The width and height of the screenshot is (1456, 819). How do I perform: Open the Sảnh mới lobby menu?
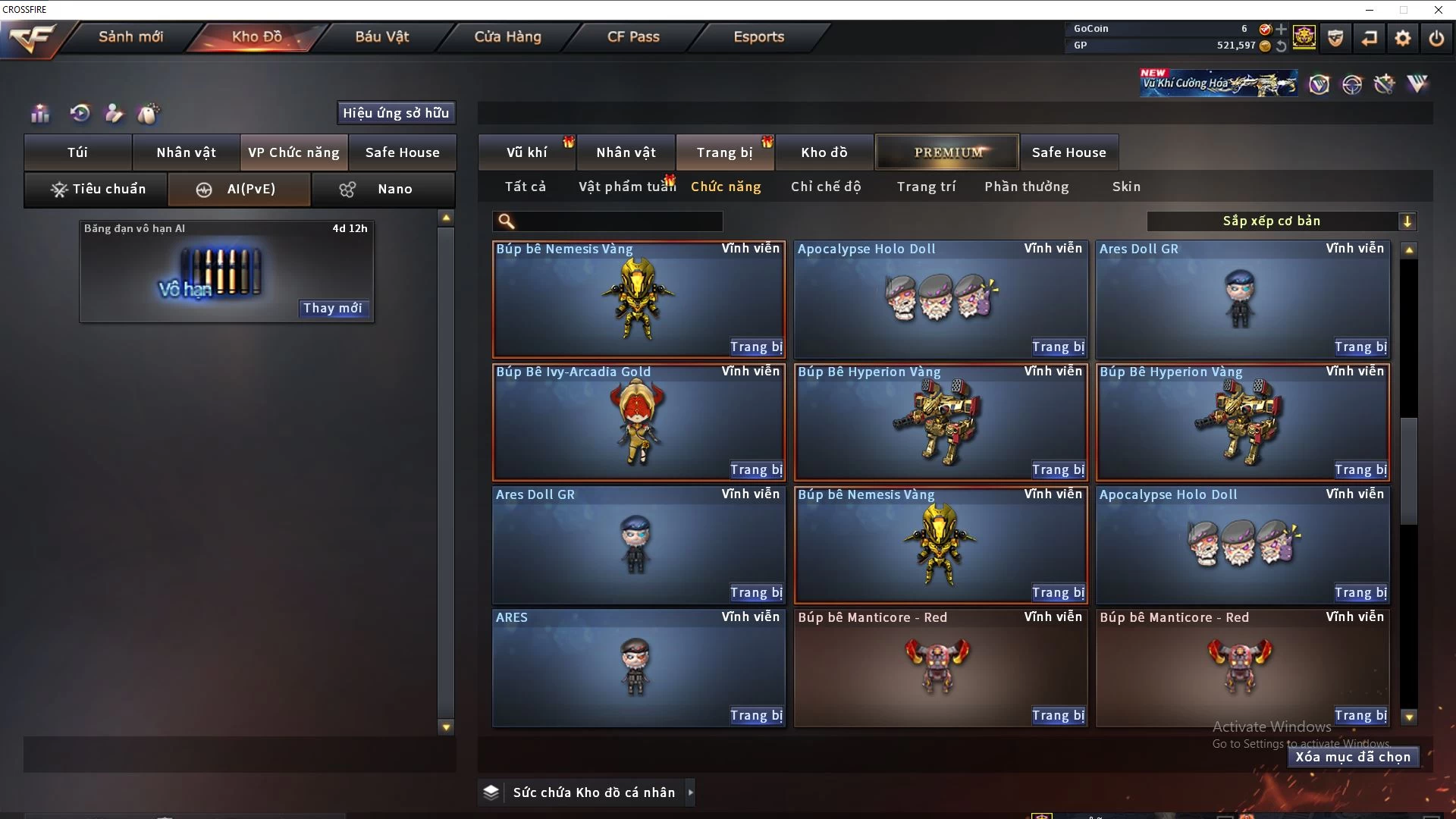(130, 36)
